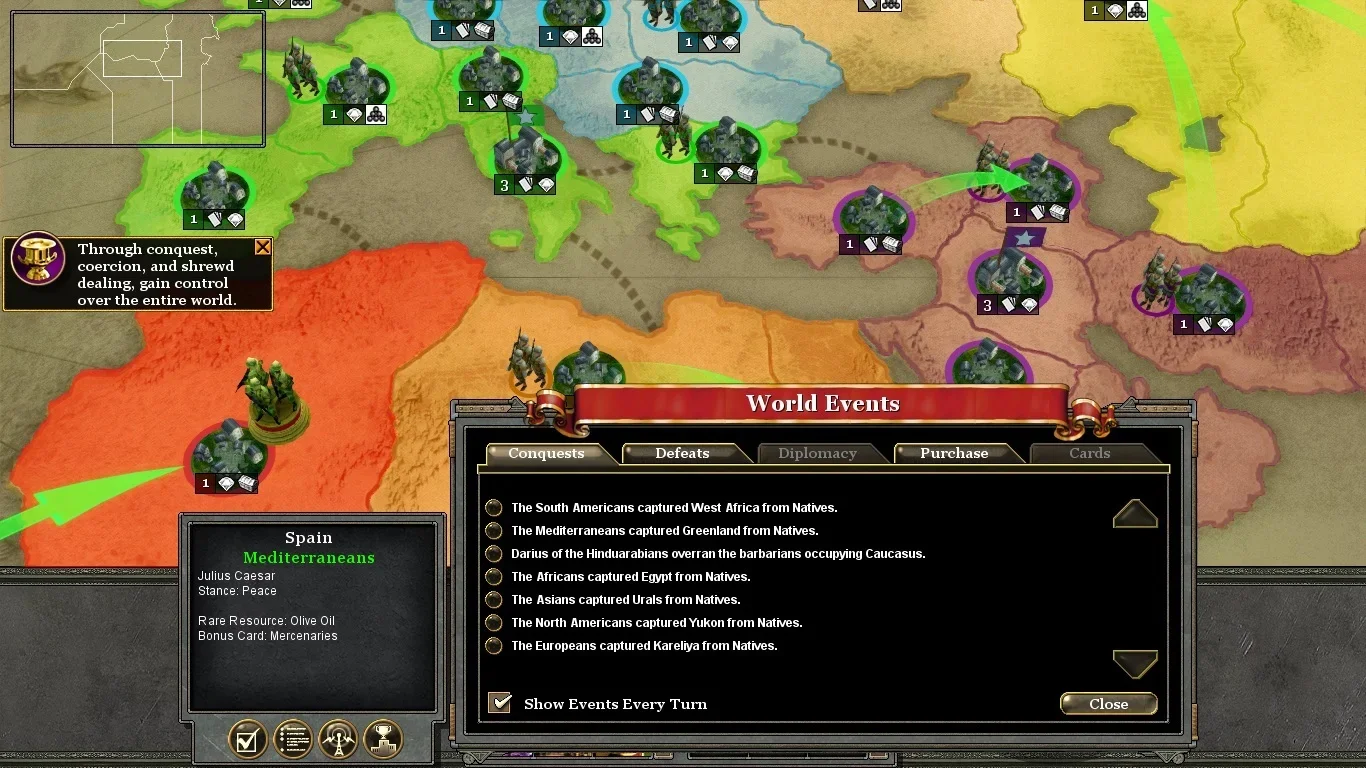Click the radio tower round button
The width and height of the screenshot is (1366, 768).
tap(338, 740)
